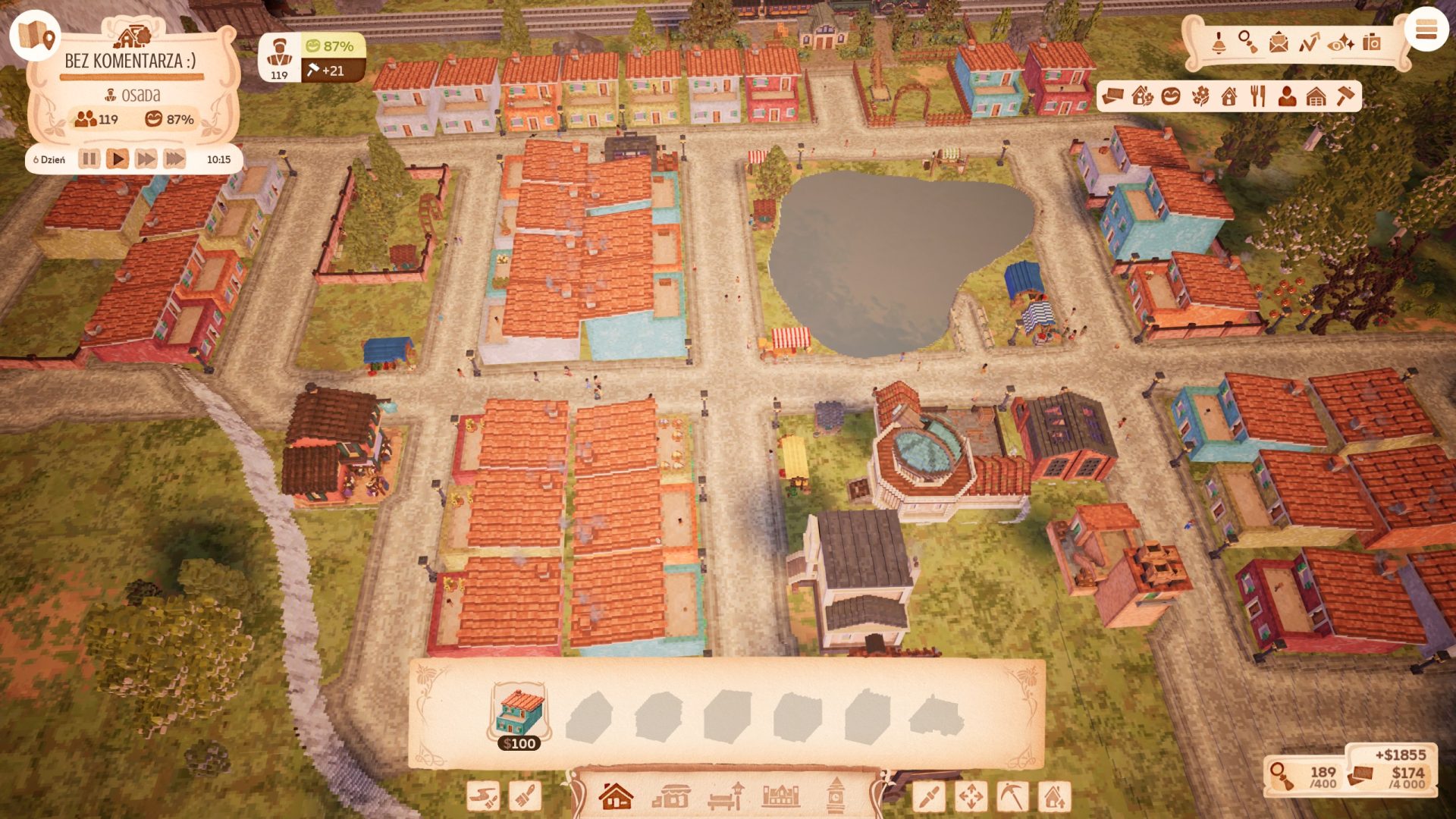Open the hamburger main menu

(x=1426, y=31)
